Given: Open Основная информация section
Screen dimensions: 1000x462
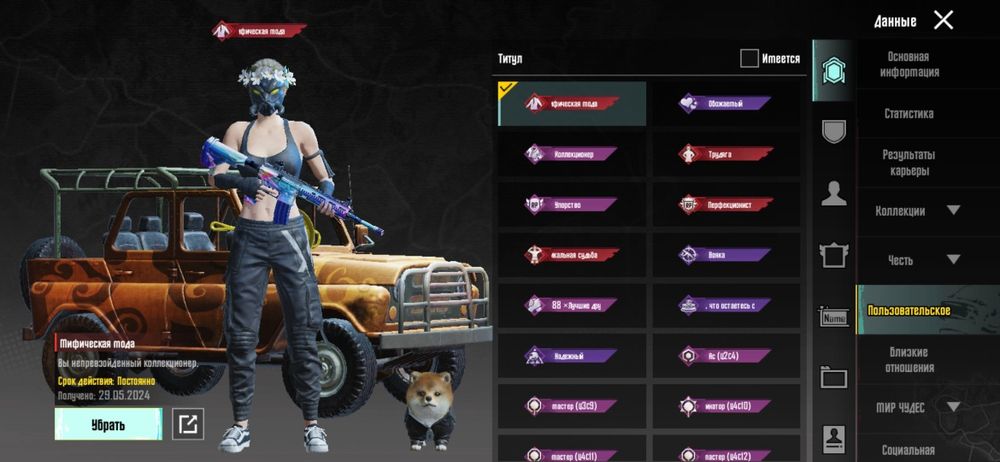Looking at the screenshot, I should point(909,65).
